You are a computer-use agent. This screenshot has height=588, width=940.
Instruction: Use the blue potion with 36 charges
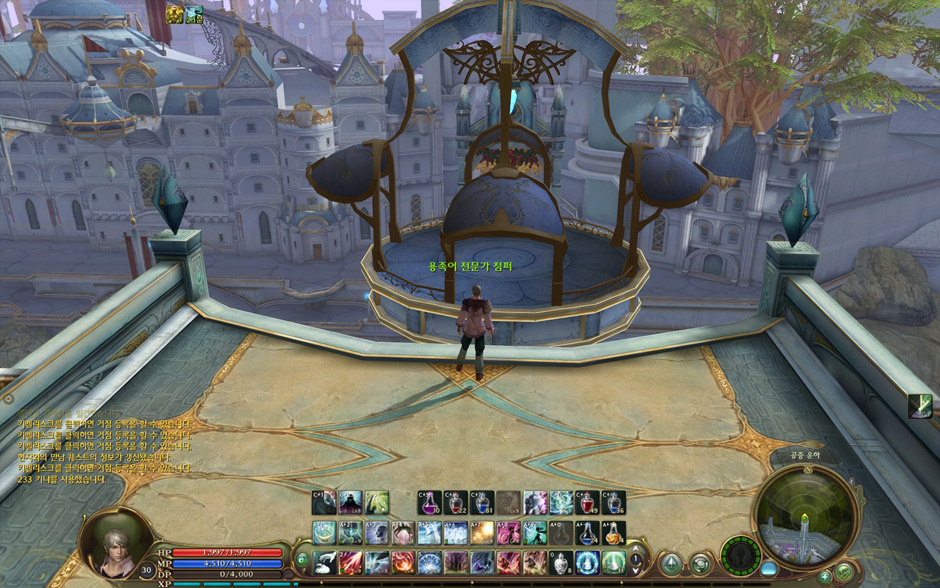click(614, 502)
